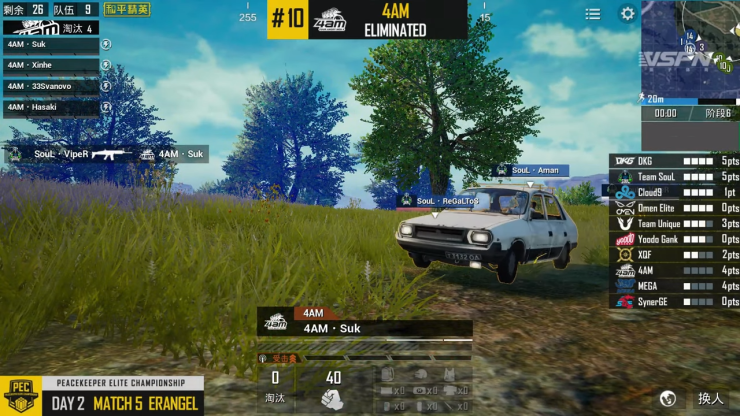Select player 4AM Xinhe in team list
This screenshot has width=740, height=416.
click(x=50, y=65)
